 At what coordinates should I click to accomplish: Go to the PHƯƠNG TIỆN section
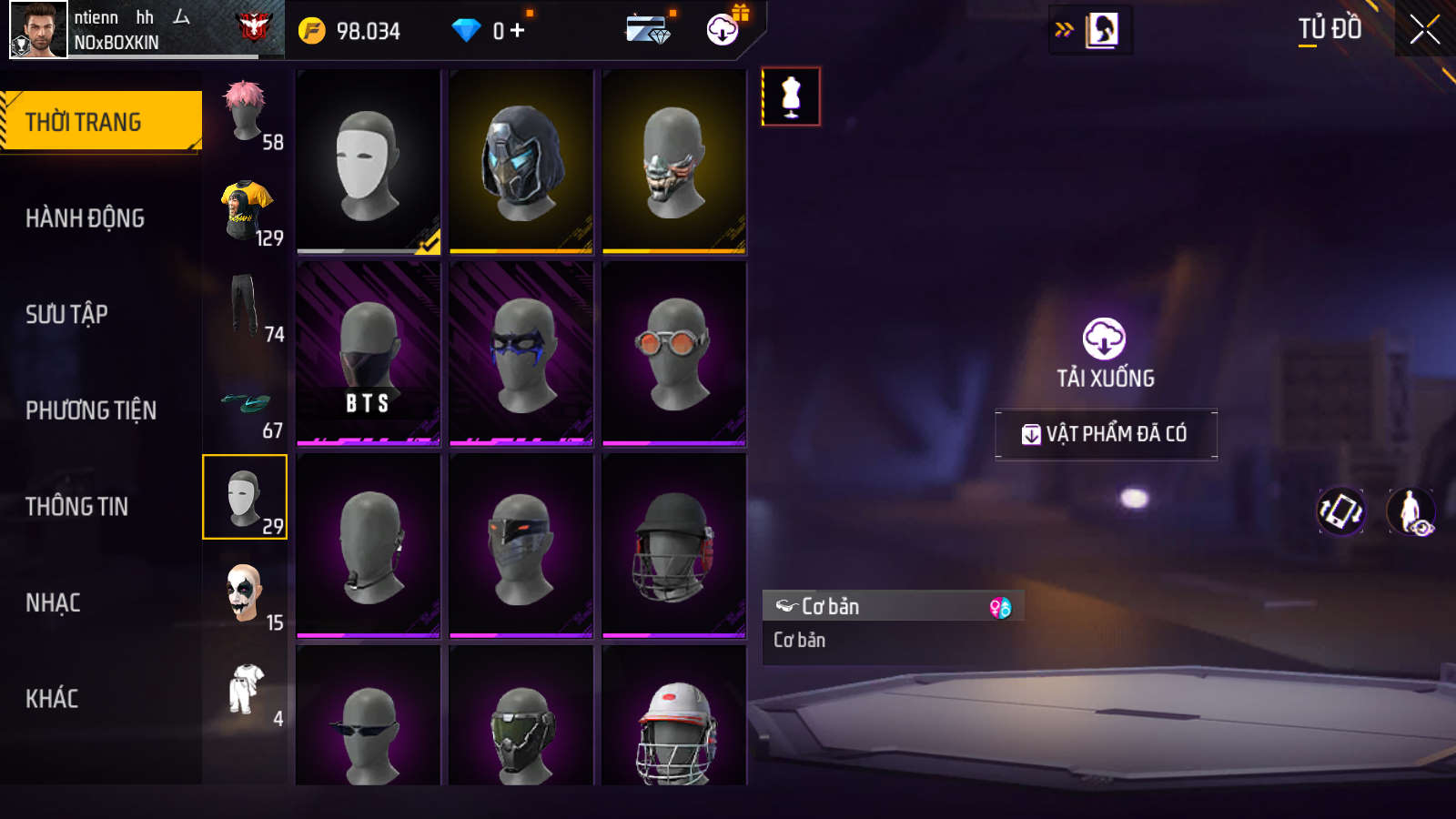(x=91, y=410)
